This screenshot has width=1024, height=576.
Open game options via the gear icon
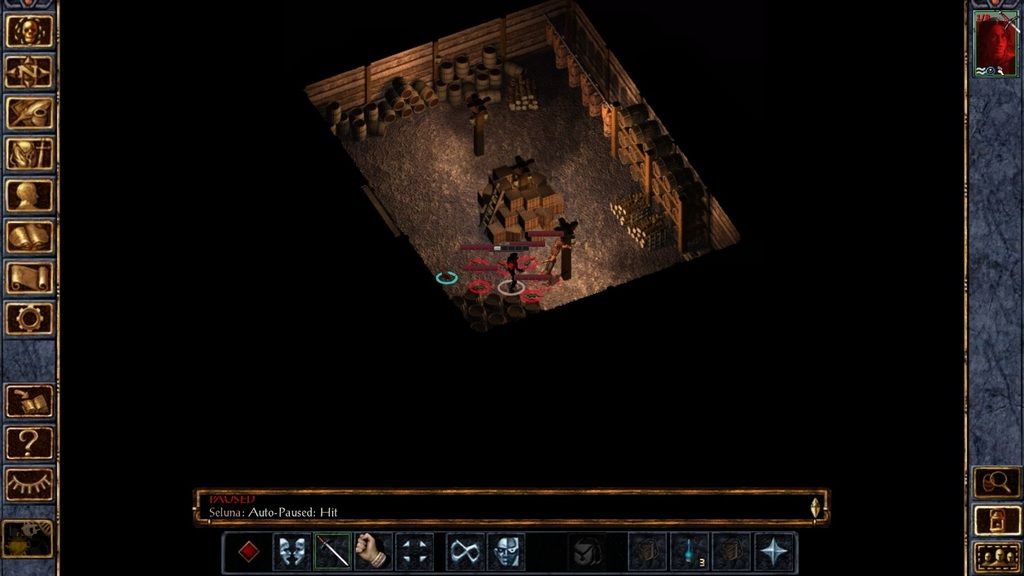[29, 318]
